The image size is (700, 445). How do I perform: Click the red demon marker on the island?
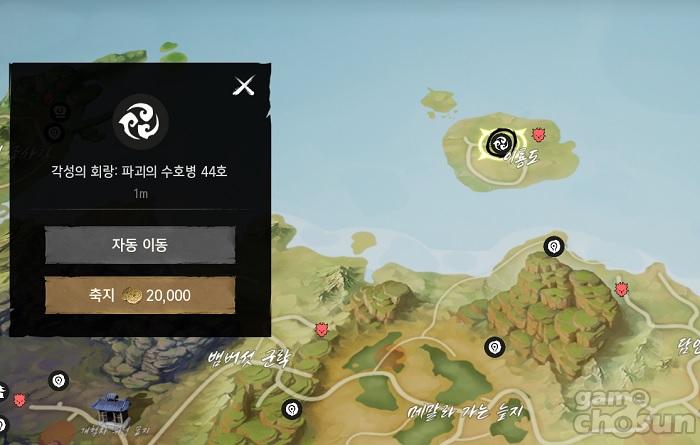539,133
